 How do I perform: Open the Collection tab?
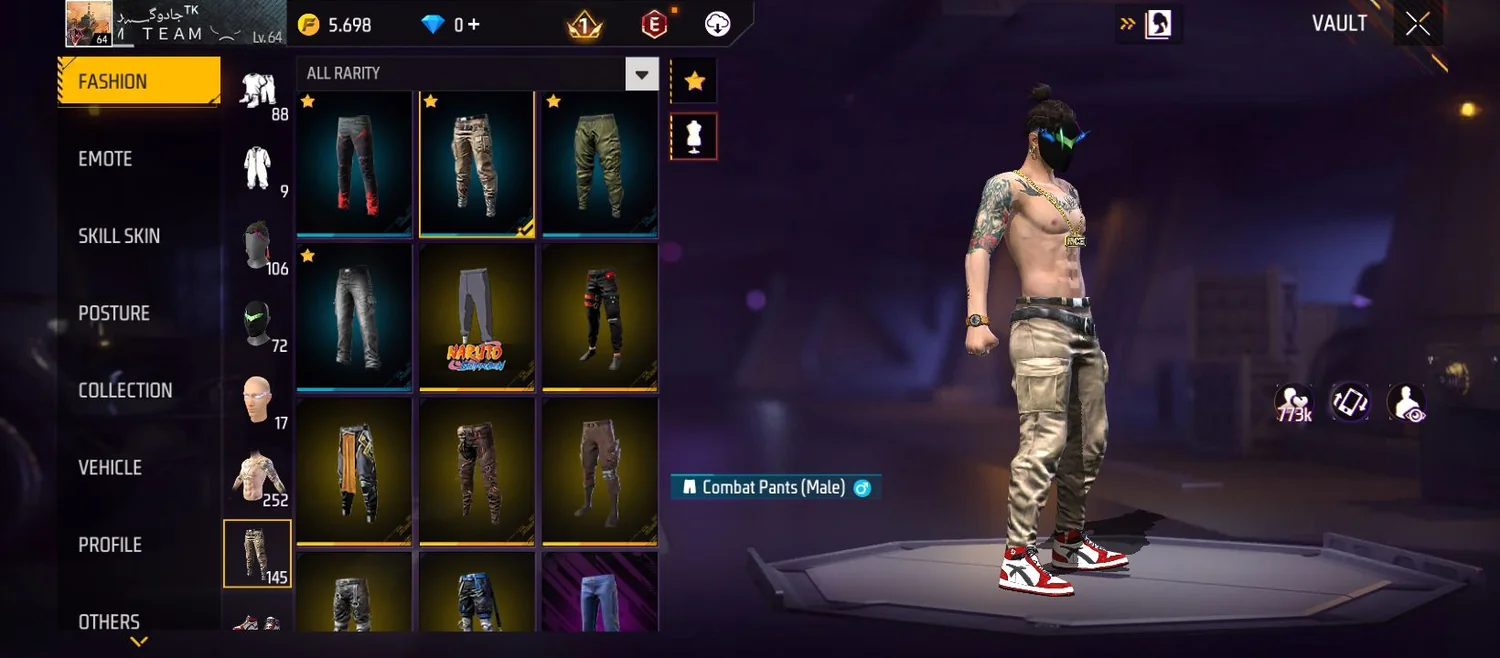coord(125,390)
